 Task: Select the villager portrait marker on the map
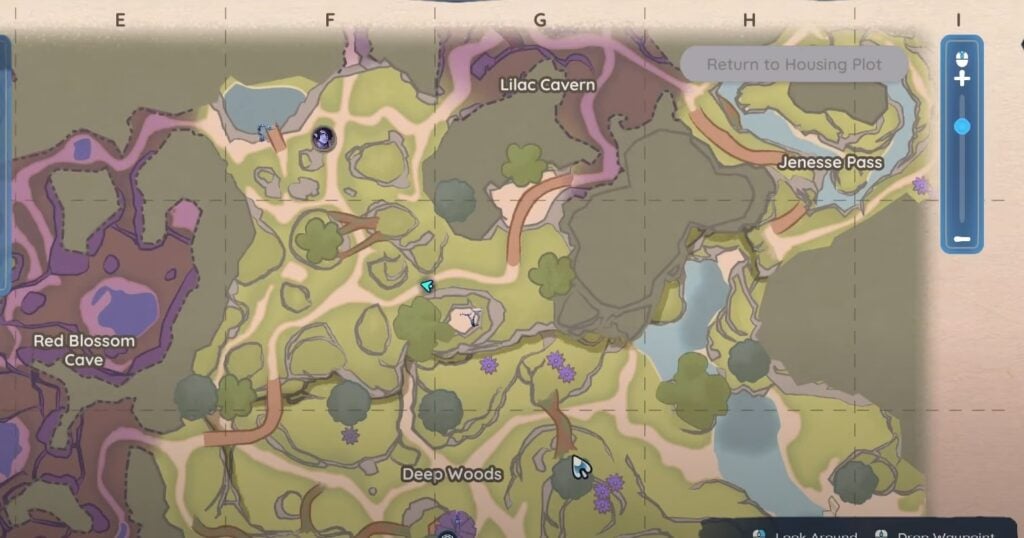323,138
